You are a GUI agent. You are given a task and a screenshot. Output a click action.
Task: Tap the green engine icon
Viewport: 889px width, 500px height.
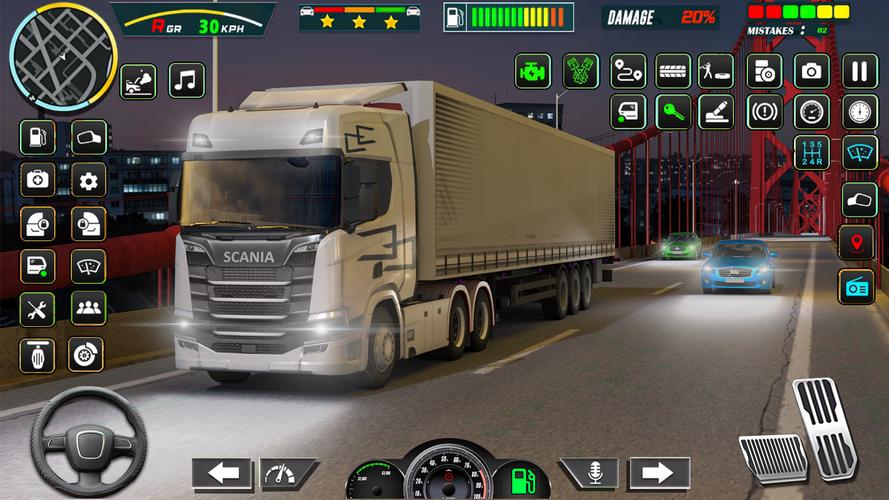[x=532, y=71]
